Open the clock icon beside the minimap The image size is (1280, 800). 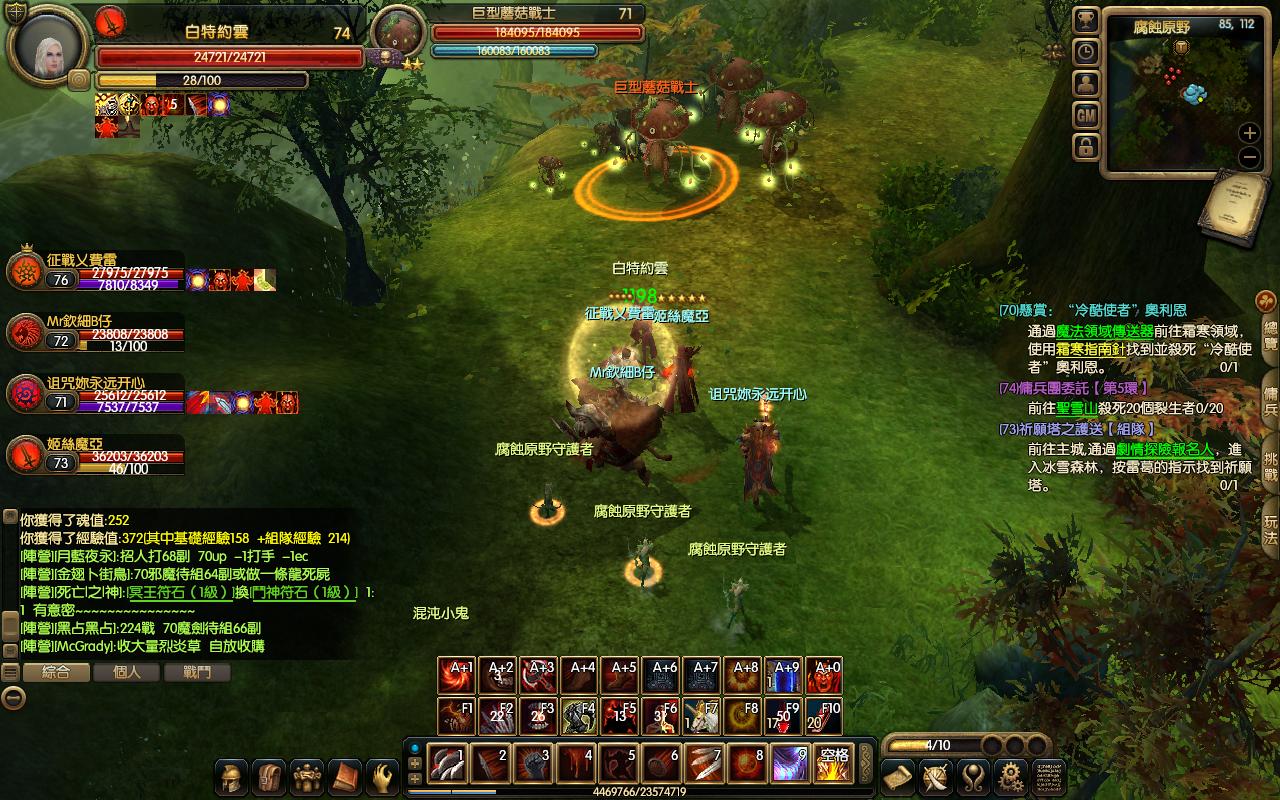coord(1086,52)
